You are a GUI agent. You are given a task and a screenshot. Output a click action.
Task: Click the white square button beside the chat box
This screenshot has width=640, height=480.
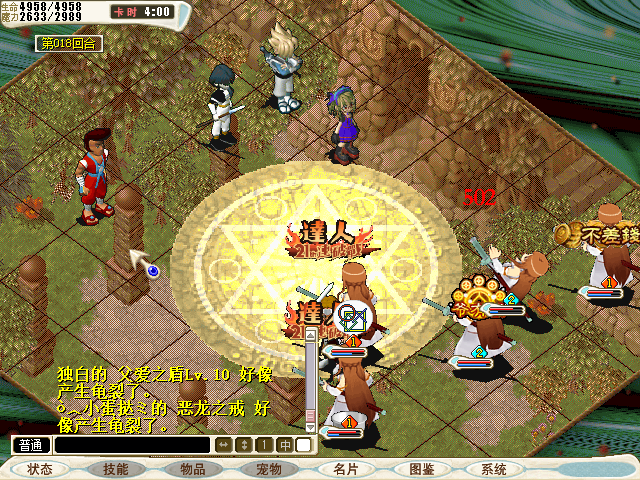(304, 445)
